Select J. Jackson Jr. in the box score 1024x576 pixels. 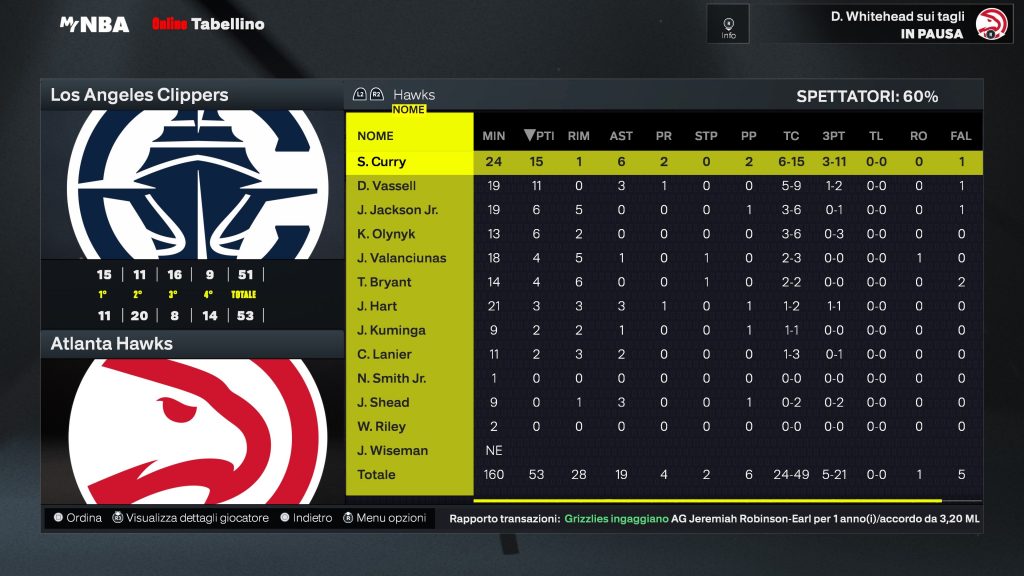pos(398,210)
